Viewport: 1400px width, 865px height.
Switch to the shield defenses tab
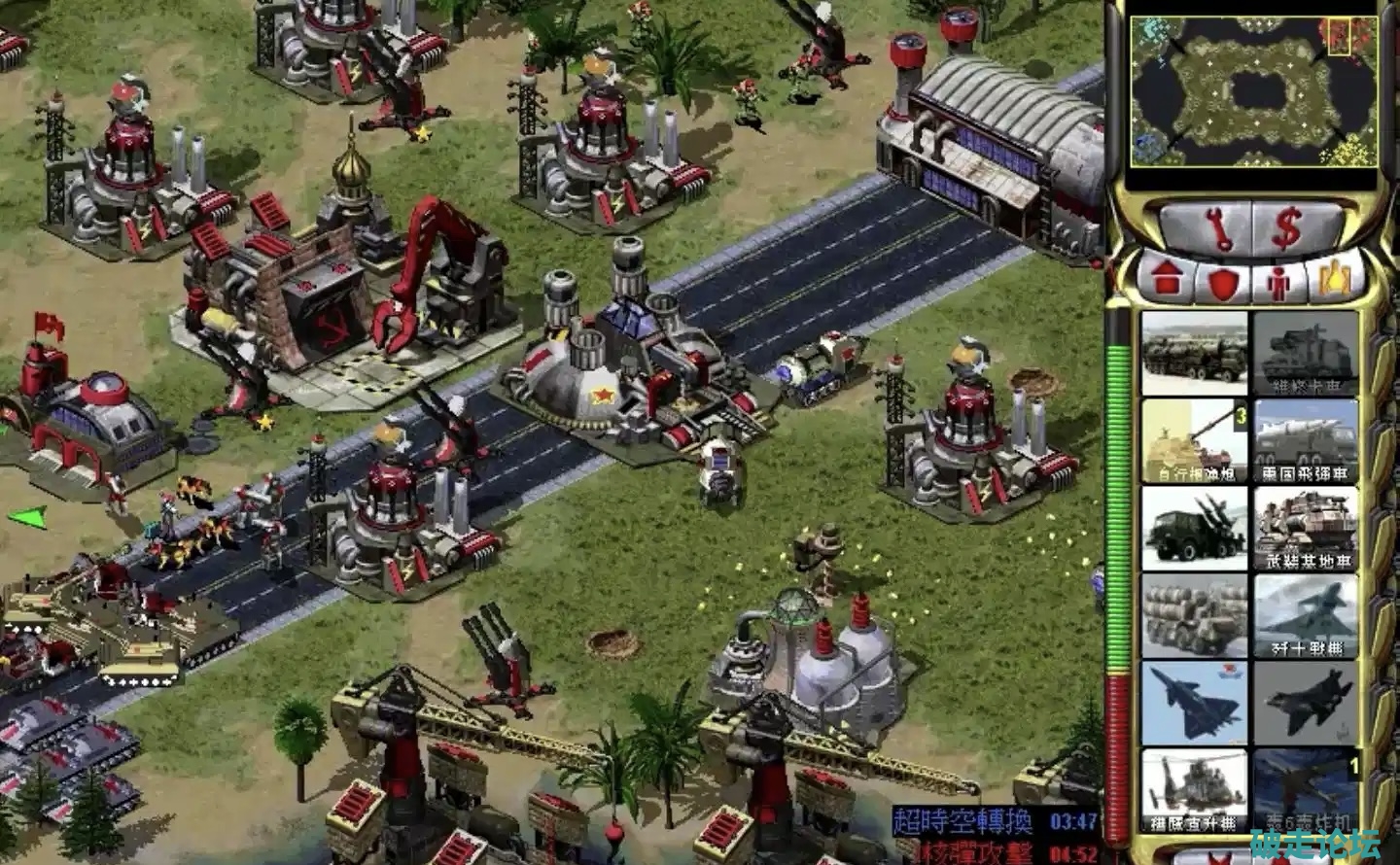click(1222, 282)
